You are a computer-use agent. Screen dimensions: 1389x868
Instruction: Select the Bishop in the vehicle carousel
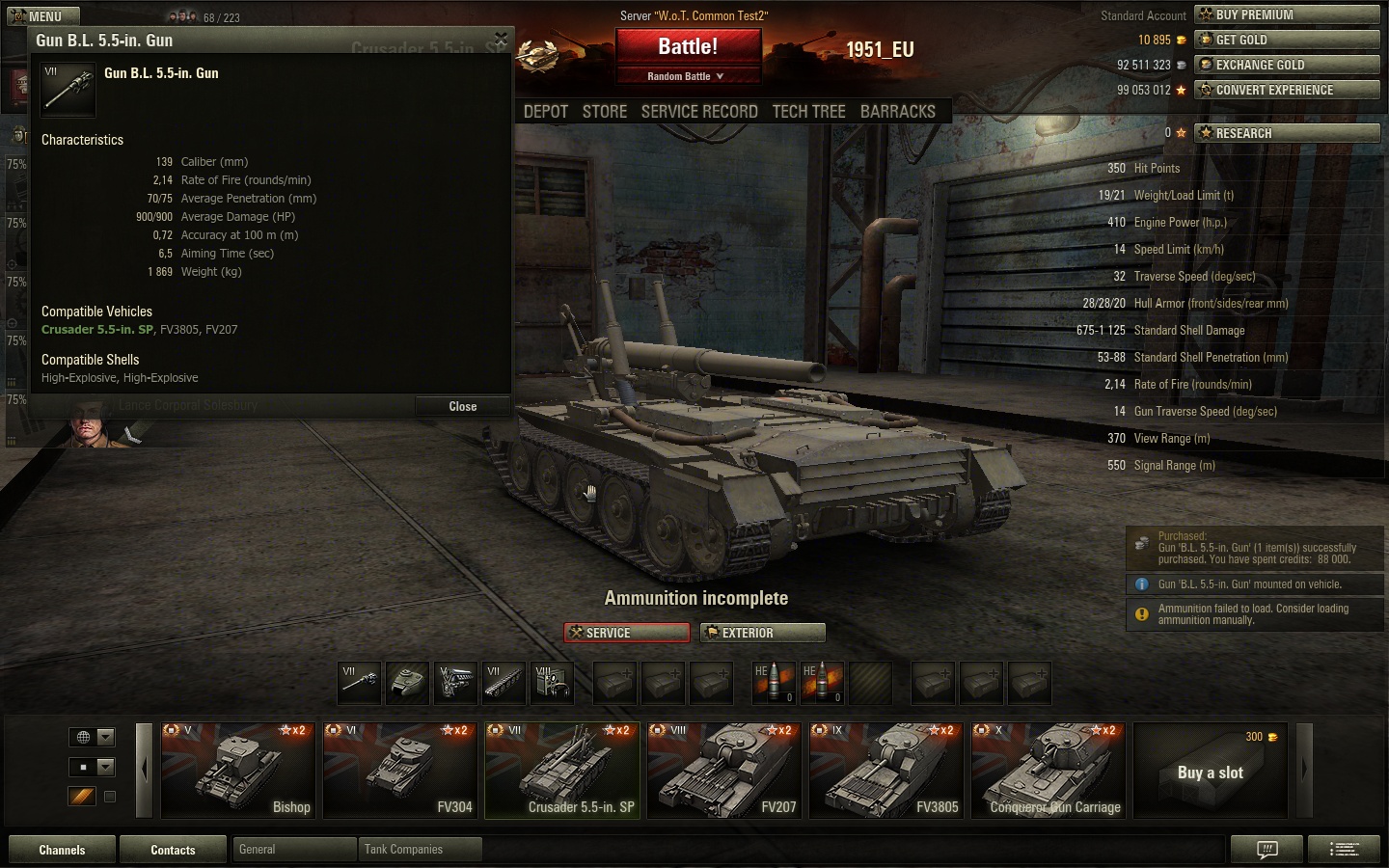pos(238,770)
